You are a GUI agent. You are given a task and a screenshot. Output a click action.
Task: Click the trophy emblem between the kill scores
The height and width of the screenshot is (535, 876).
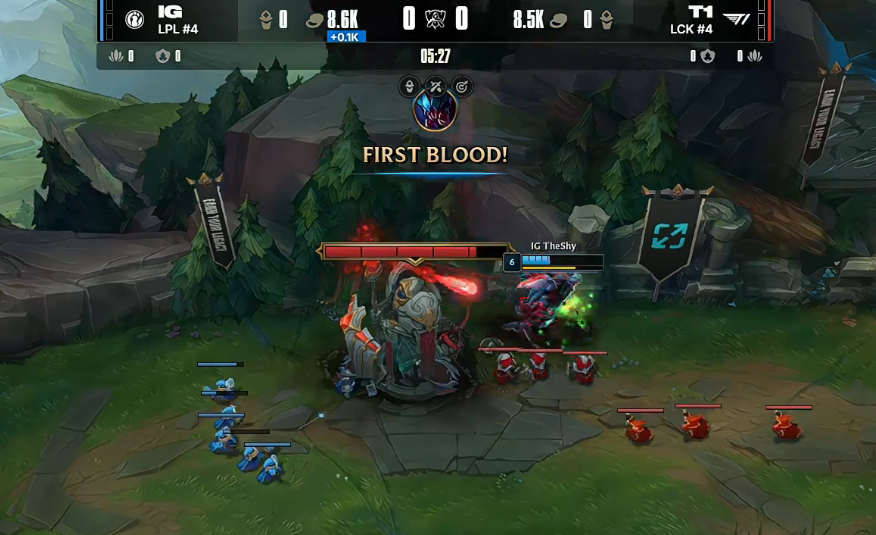[x=435, y=19]
